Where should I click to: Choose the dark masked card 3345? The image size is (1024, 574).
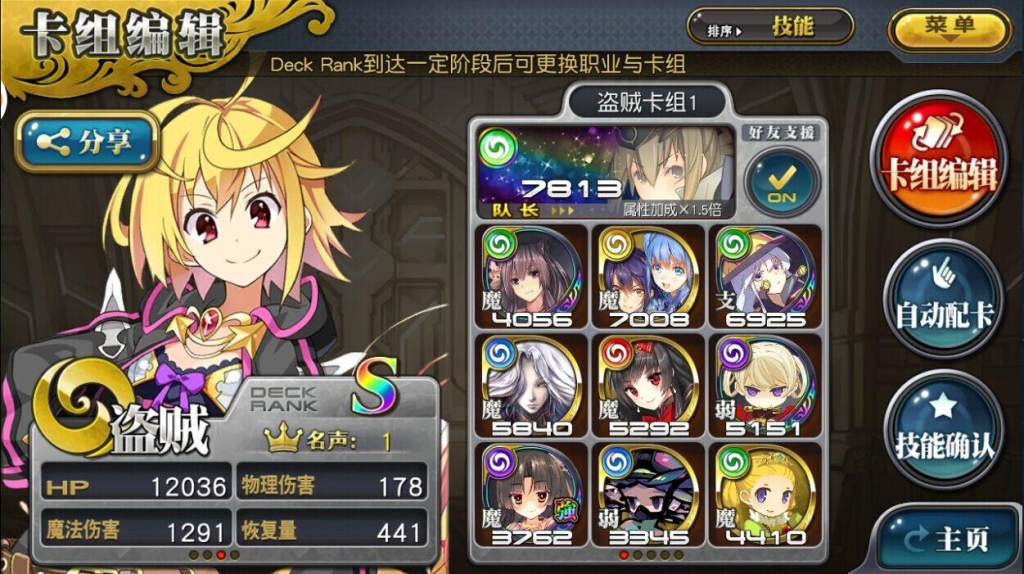pos(646,495)
